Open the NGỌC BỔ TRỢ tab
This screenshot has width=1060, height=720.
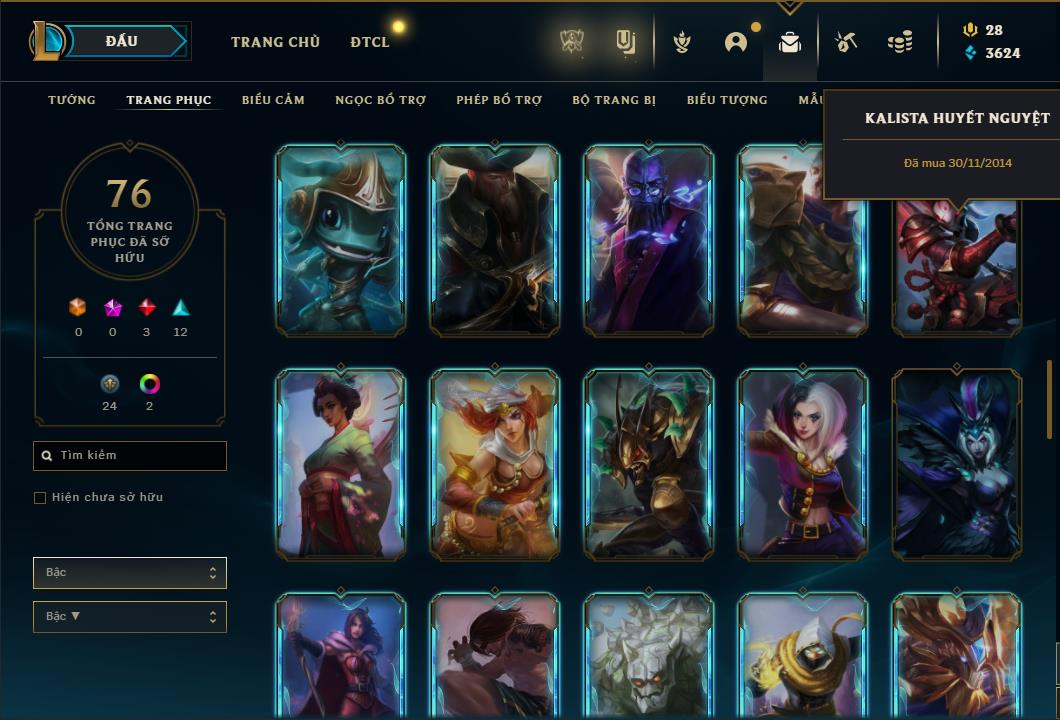tap(380, 100)
